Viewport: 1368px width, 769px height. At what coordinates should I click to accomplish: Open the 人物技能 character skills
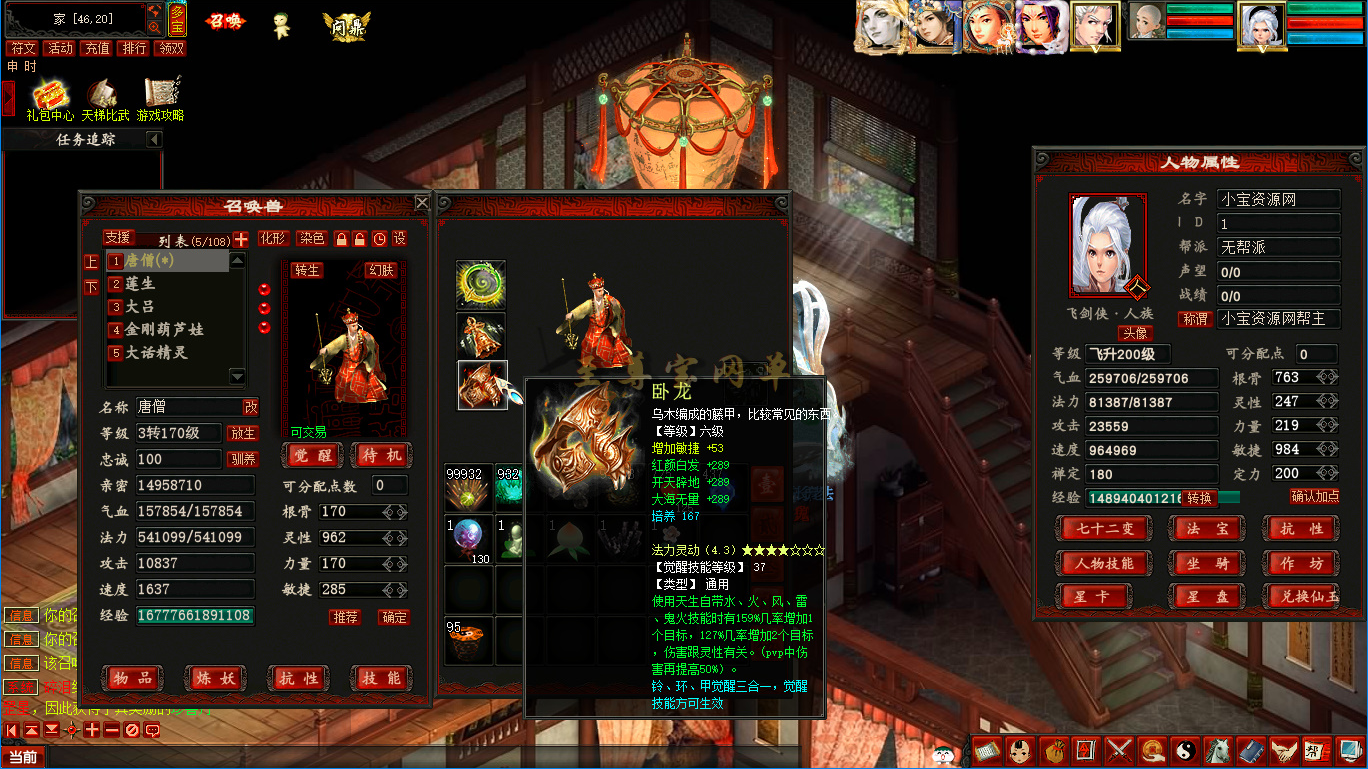pos(1103,563)
